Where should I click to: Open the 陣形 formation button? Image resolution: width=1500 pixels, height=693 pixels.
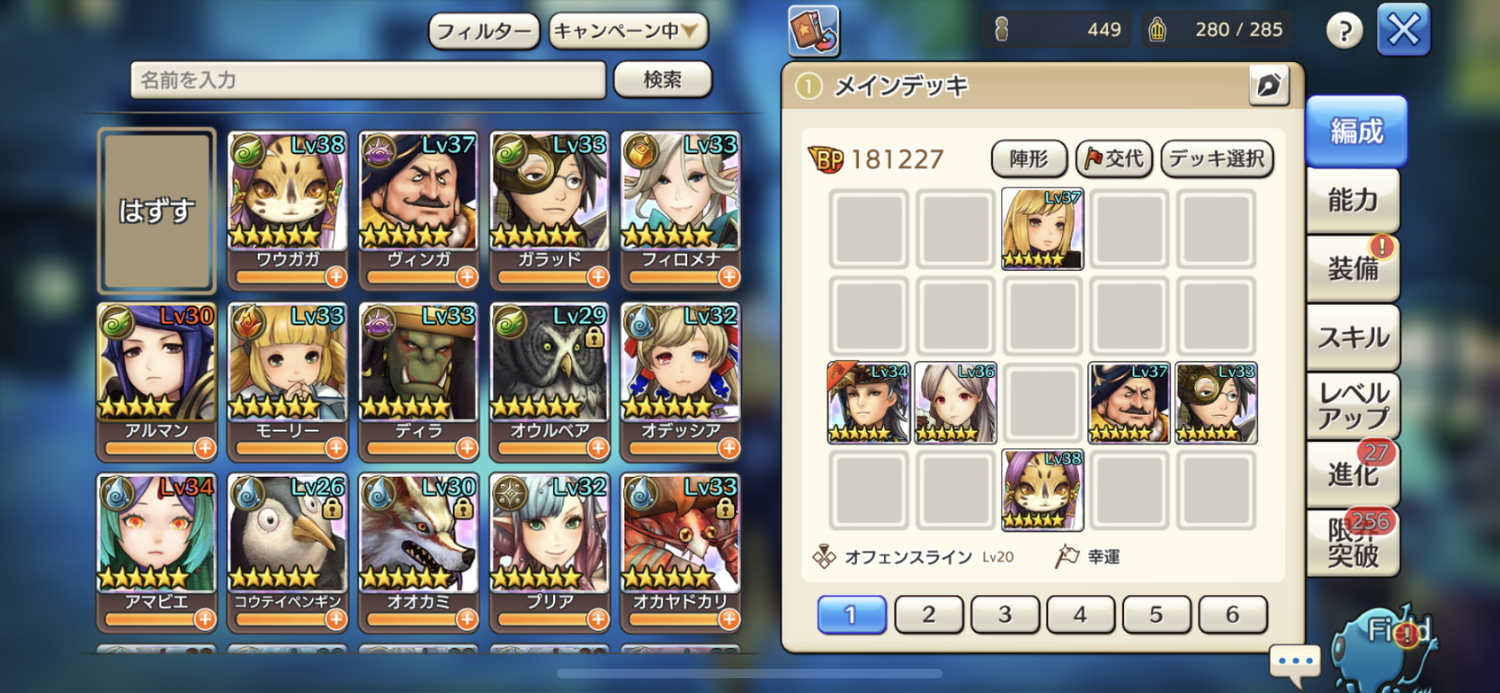1029,158
